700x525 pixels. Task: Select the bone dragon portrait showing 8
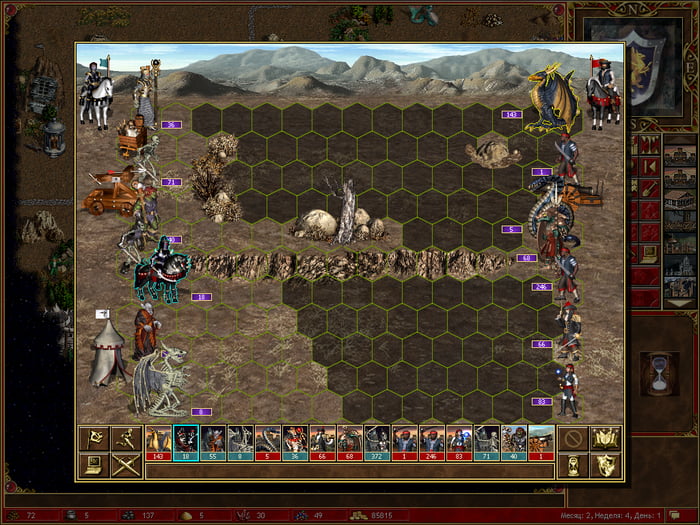[240, 442]
